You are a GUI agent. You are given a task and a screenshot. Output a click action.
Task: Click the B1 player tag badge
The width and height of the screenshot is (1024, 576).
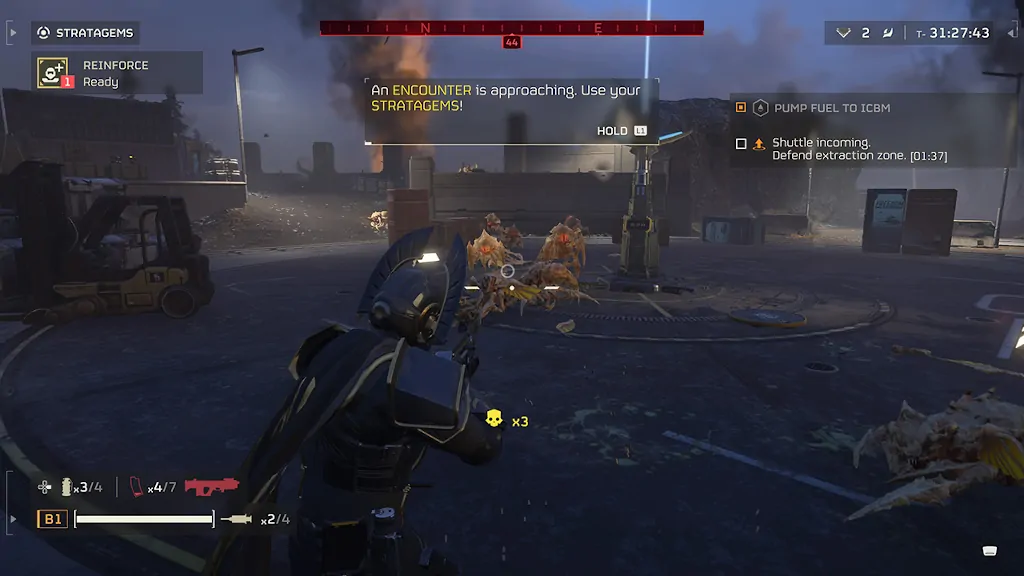(x=52, y=519)
